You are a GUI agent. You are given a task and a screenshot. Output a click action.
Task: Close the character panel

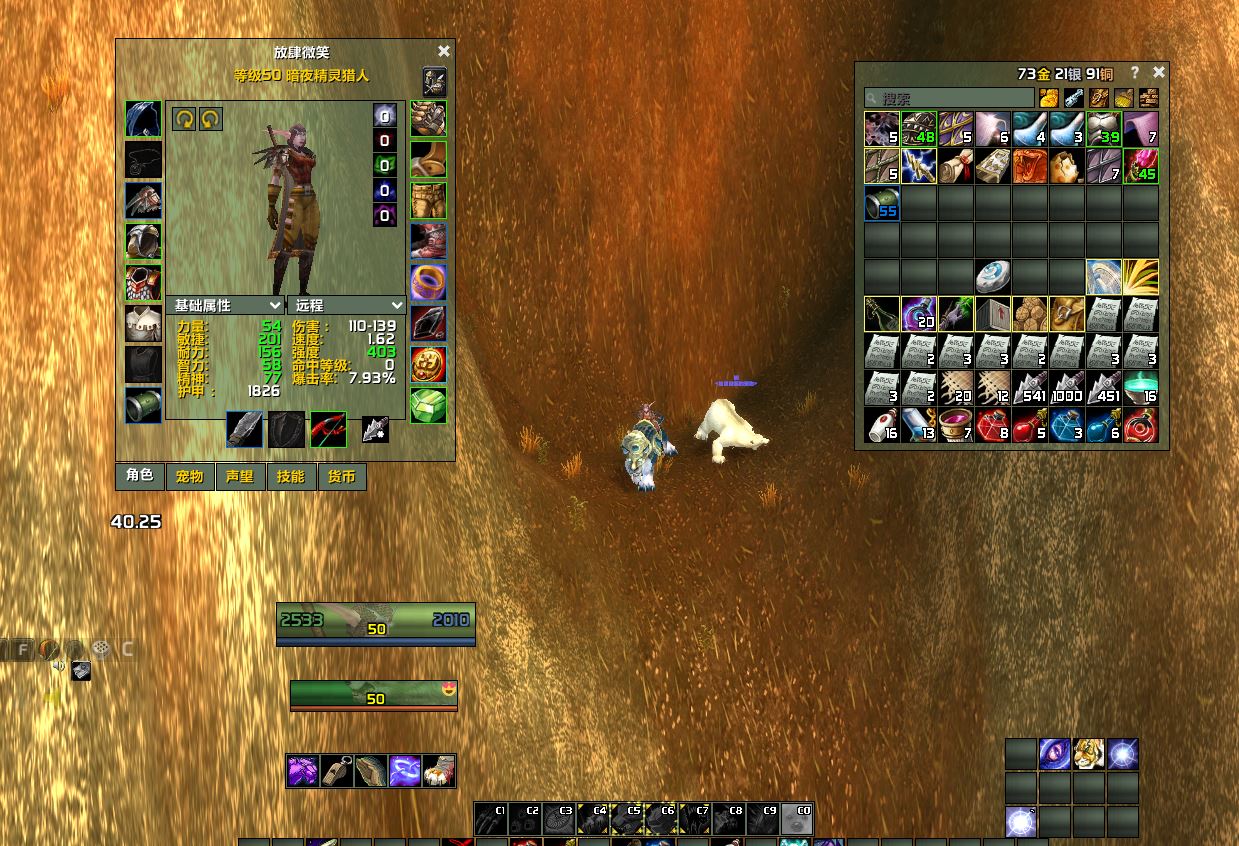[x=444, y=51]
